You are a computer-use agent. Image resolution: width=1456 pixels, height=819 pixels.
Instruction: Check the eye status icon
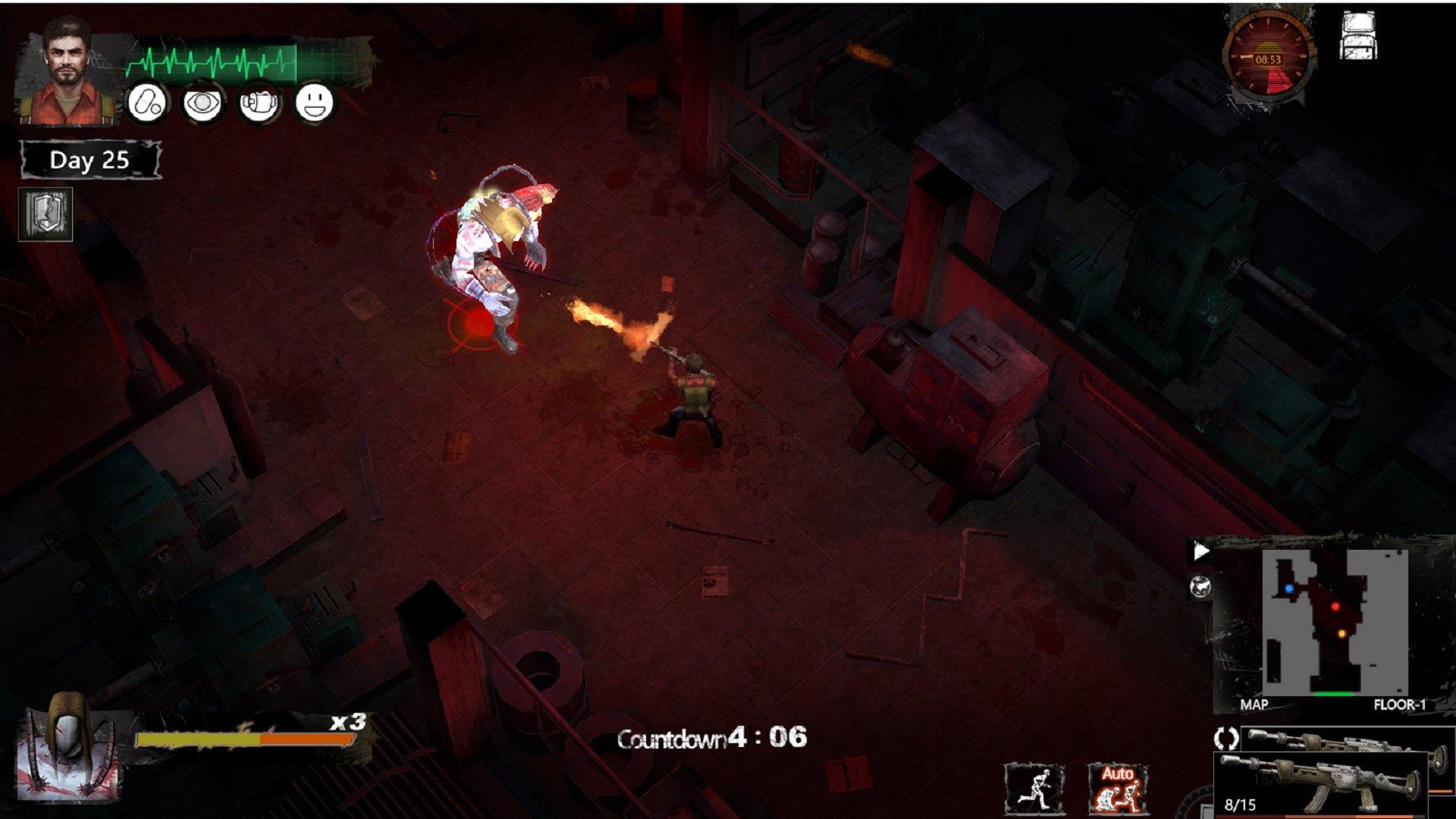click(202, 102)
